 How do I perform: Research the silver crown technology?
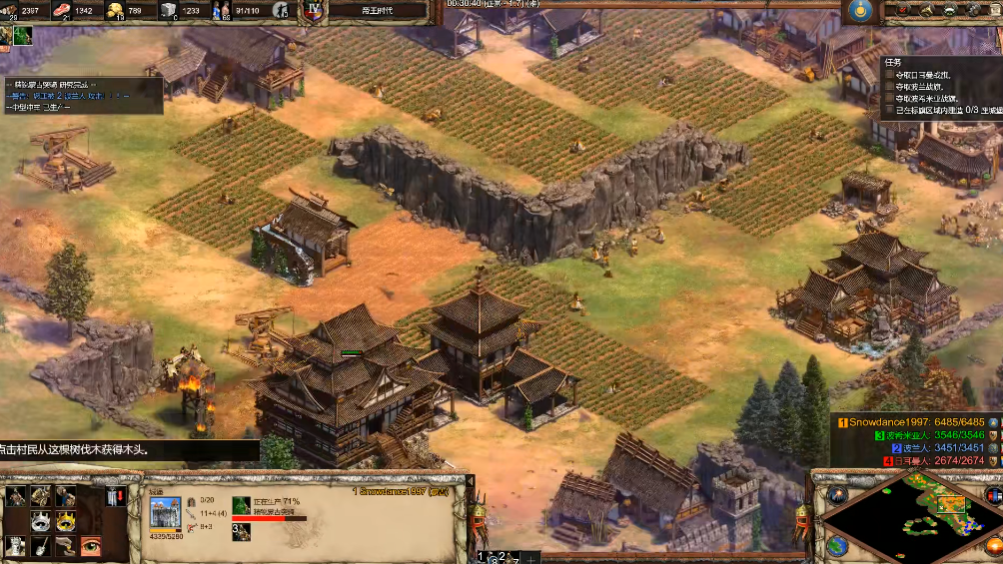coord(41,521)
